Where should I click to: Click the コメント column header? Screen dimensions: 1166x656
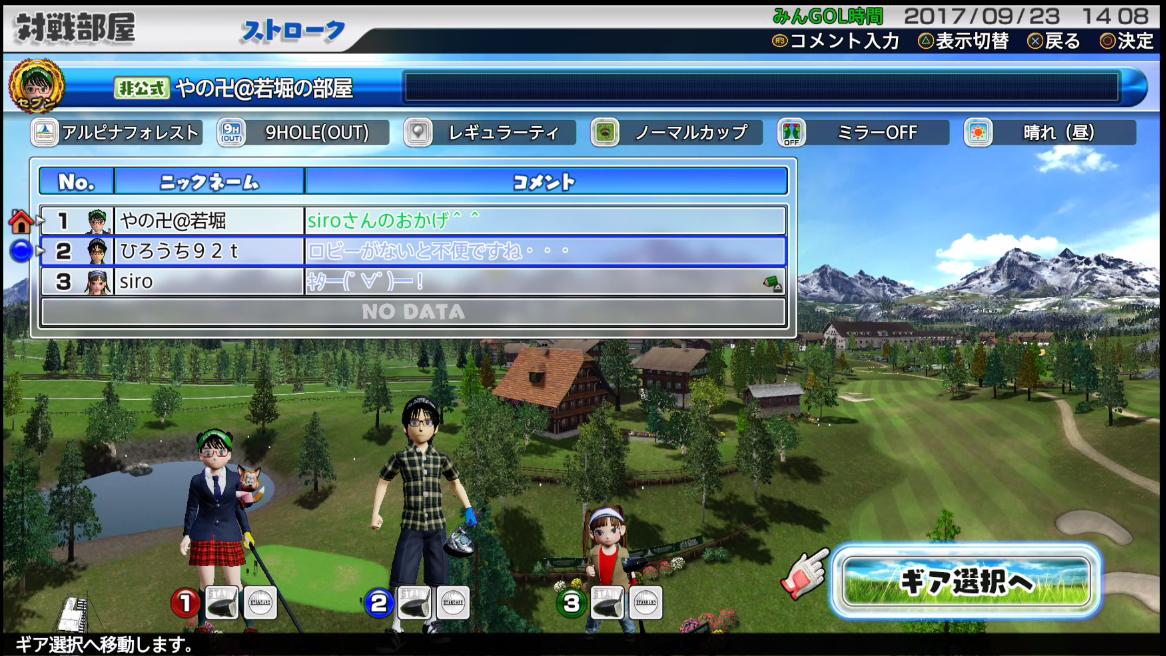(x=545, y=181)
